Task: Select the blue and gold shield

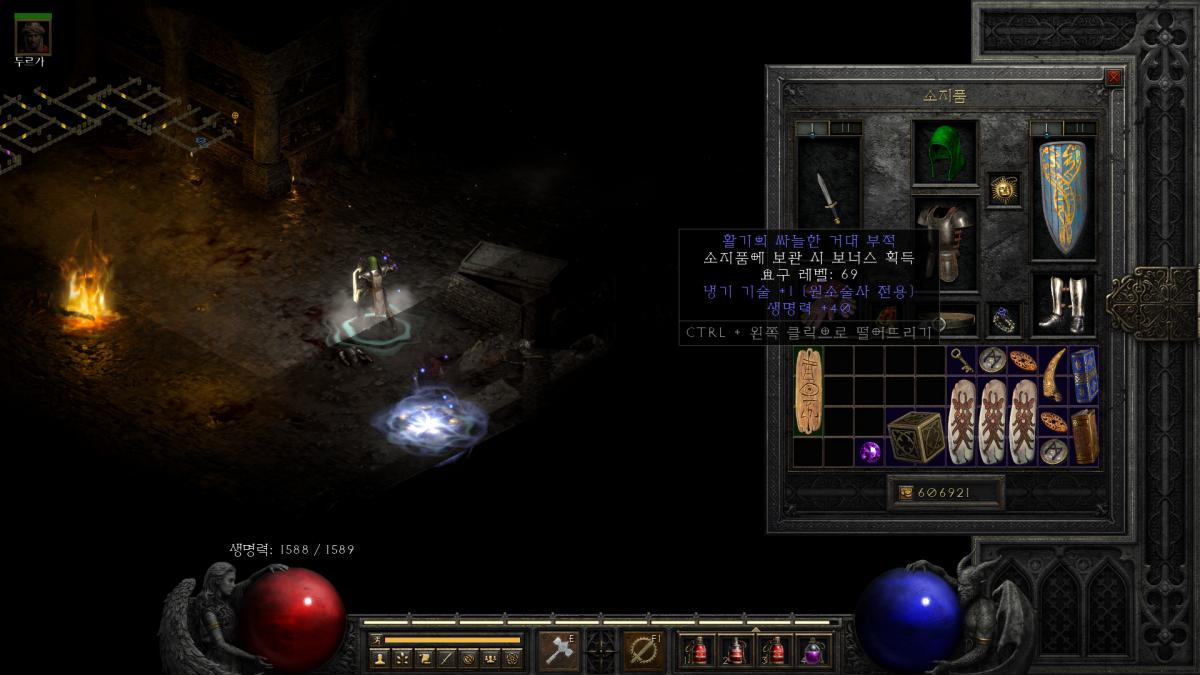Action: click(1063, 197)
